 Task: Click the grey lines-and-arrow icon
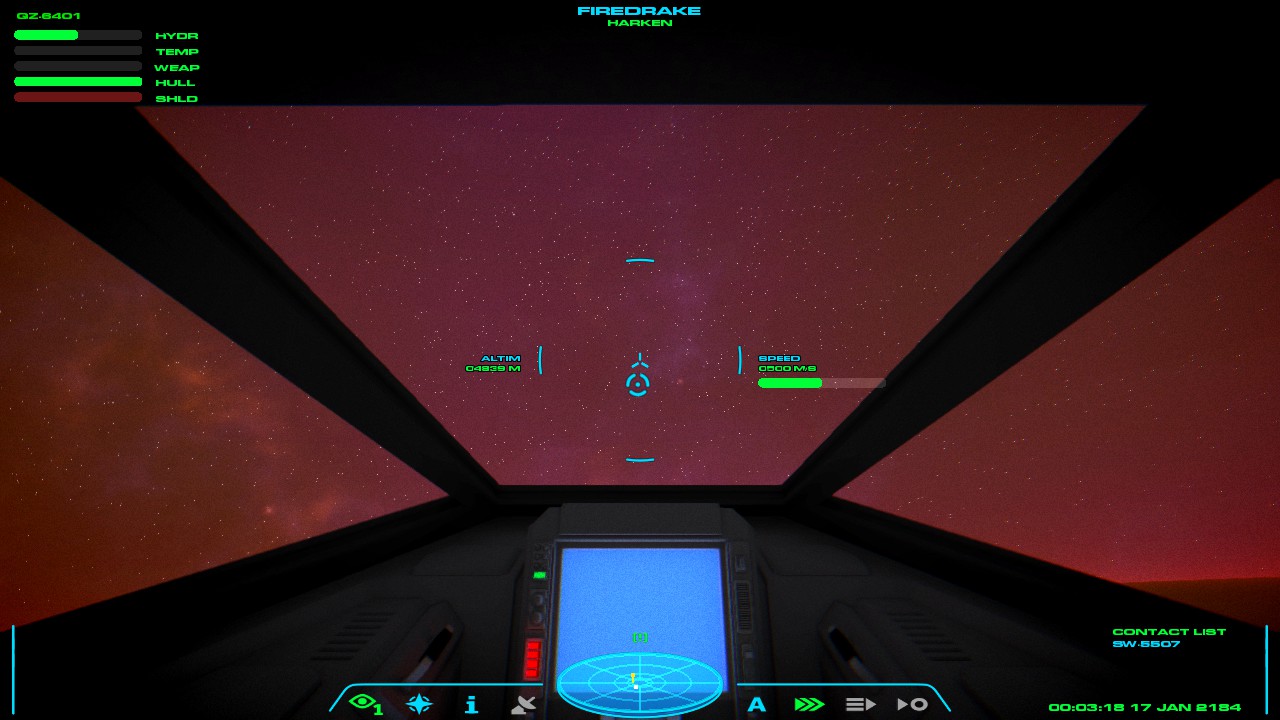coord(860,704)
